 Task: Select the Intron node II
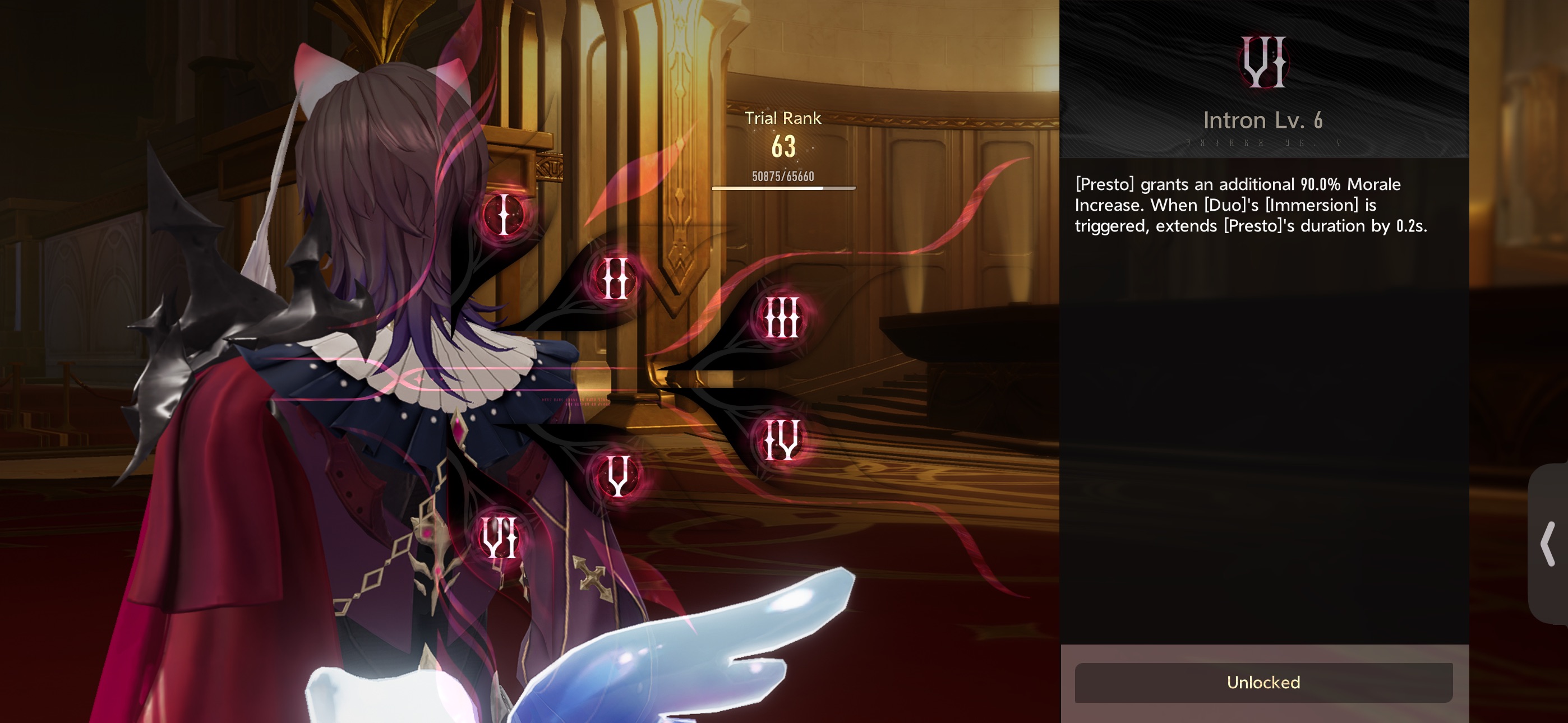[614, 279]
